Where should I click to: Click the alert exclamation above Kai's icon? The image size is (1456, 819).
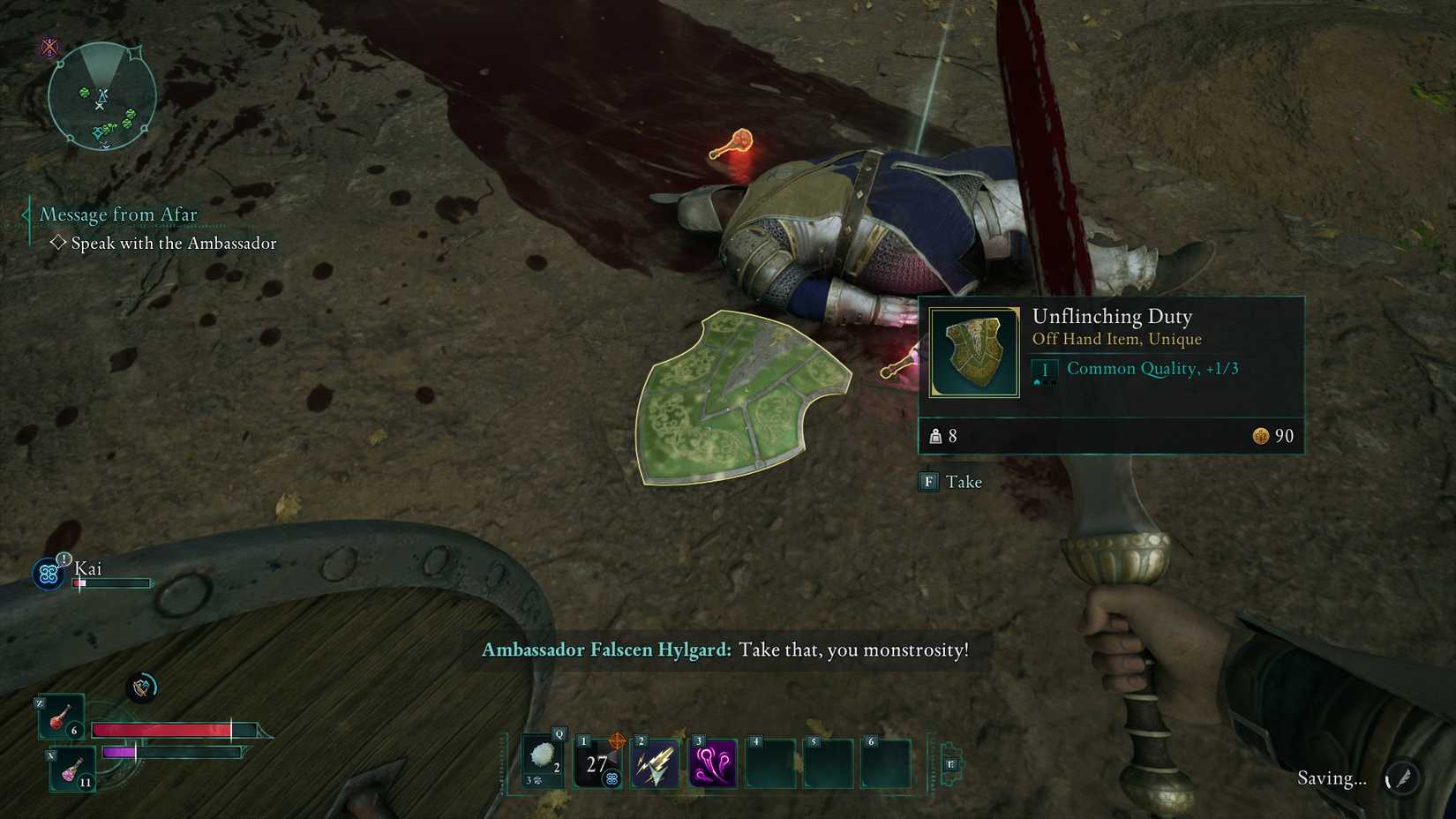pos(64,559)
